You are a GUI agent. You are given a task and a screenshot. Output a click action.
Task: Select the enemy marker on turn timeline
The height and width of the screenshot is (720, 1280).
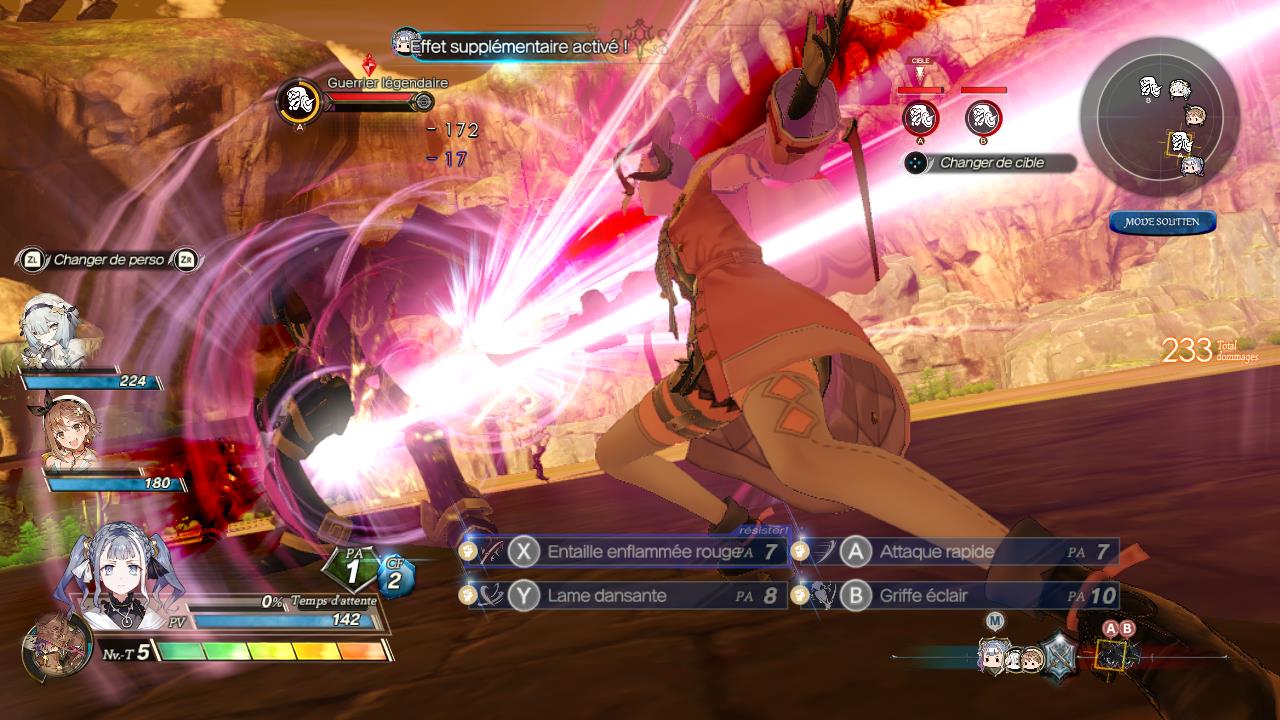coord(1109,655)
